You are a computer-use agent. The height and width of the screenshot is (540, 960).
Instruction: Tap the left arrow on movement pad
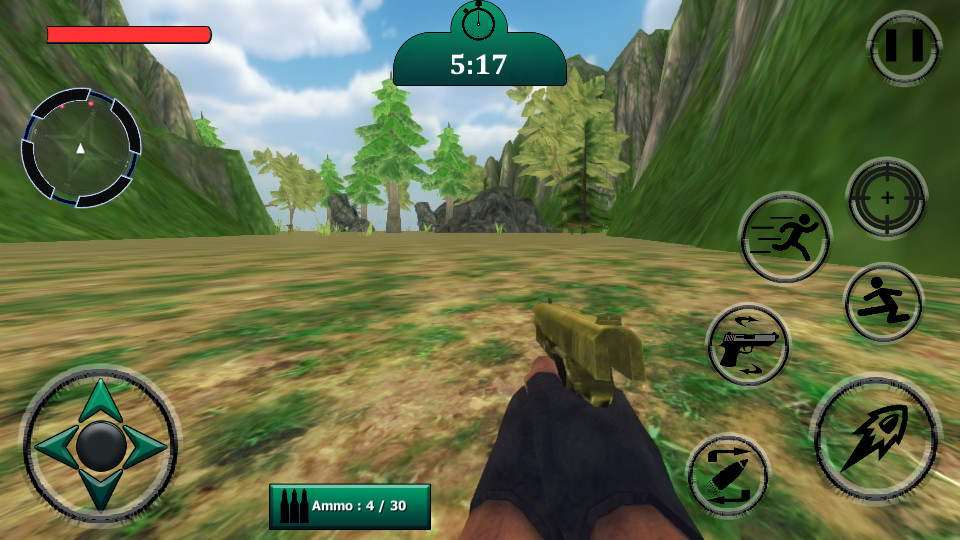pyautogui.click(x=54, y=446)
